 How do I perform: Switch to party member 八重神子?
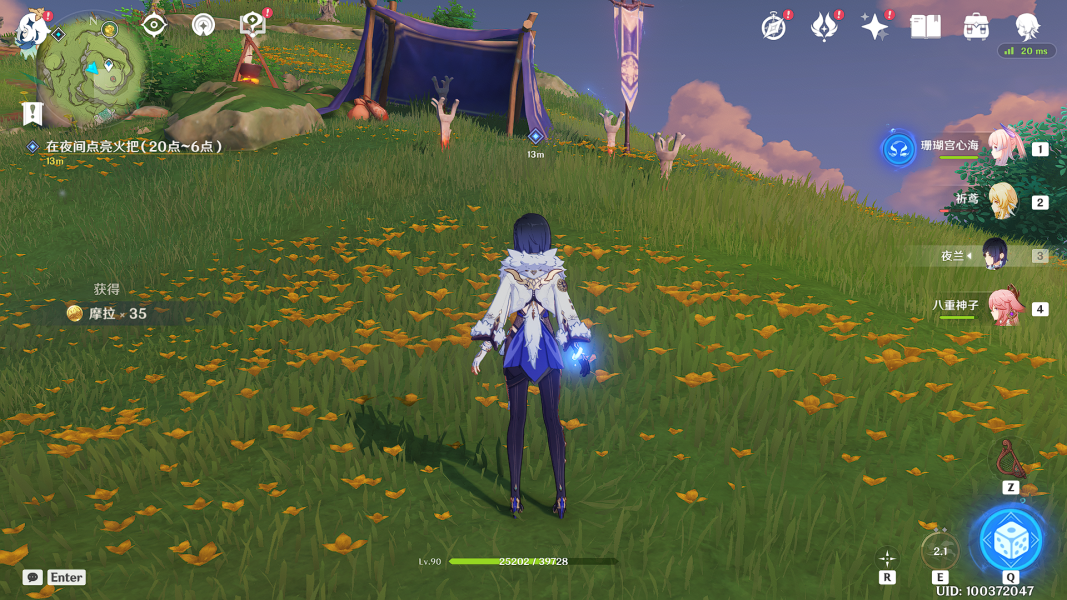click(x=1001, y=308)
